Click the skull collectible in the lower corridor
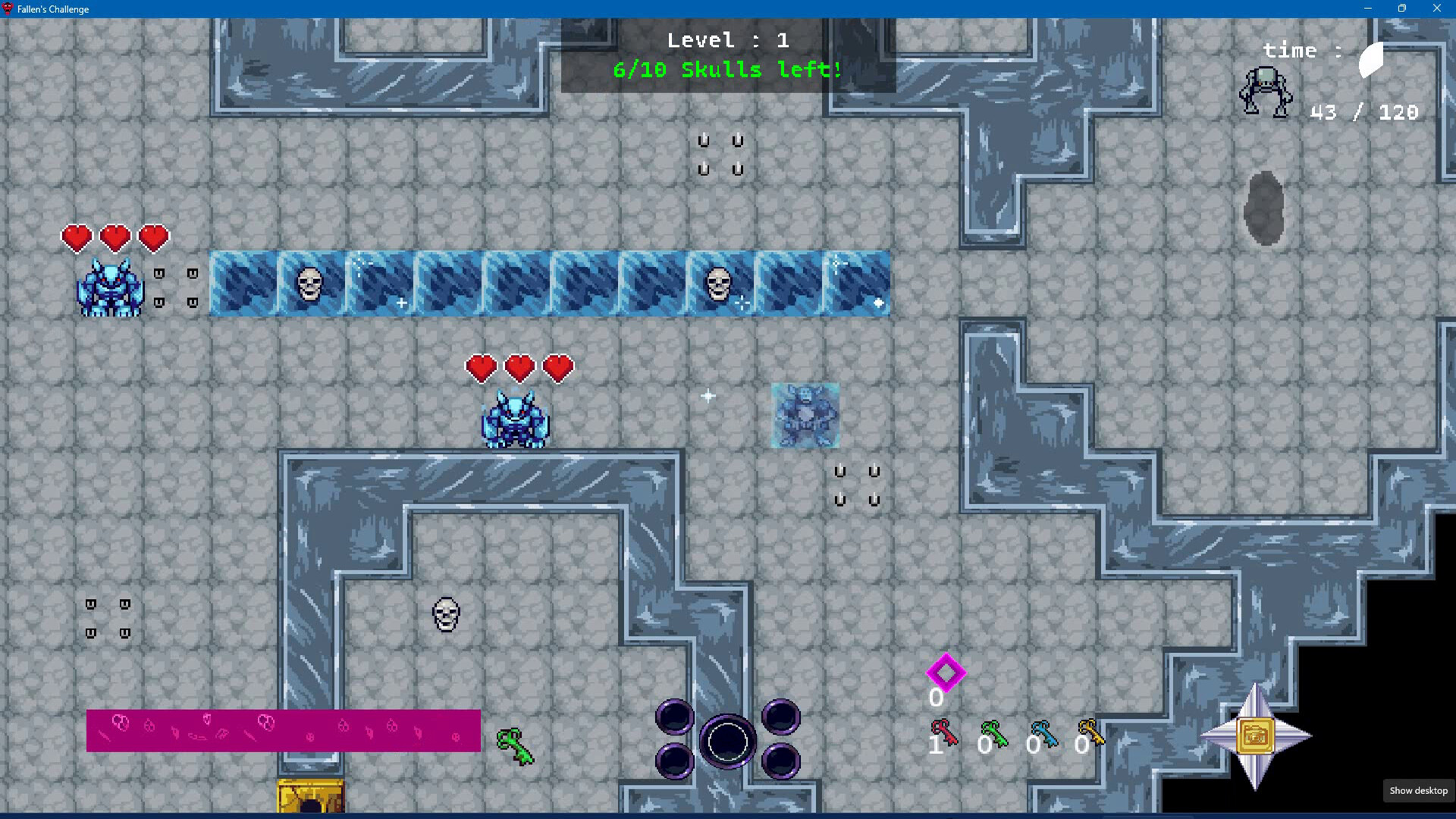Image resolution: width=1456 pixels, height=819 pixels. [x=444, y=616]
